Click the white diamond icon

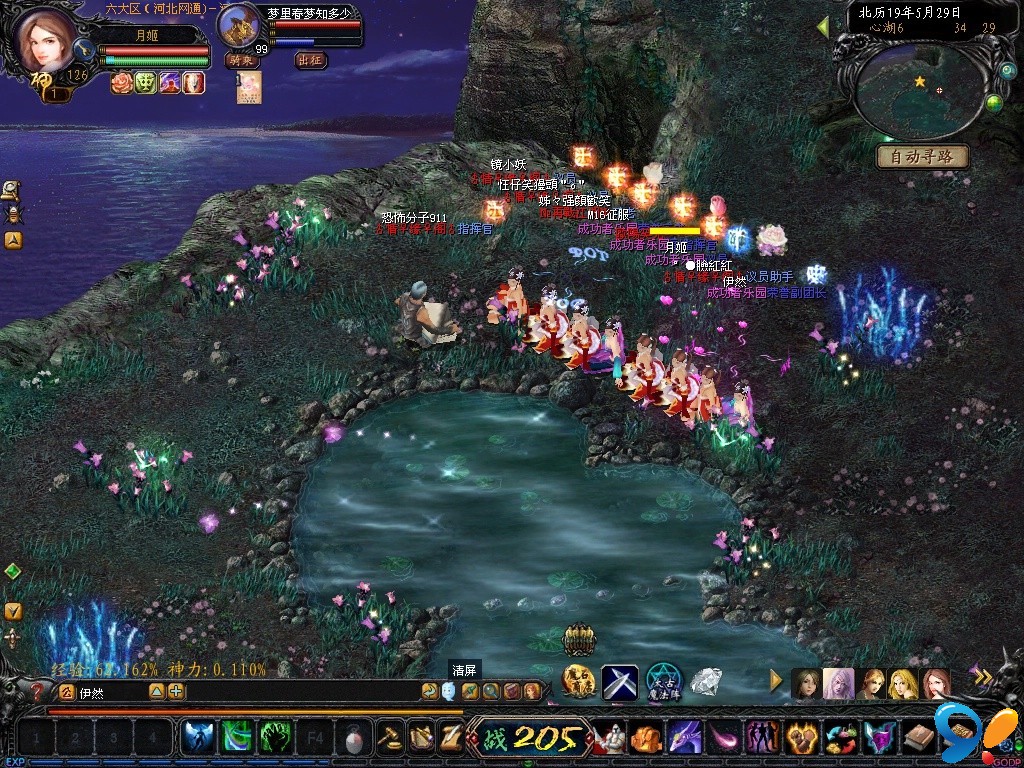tap(707, 682)
